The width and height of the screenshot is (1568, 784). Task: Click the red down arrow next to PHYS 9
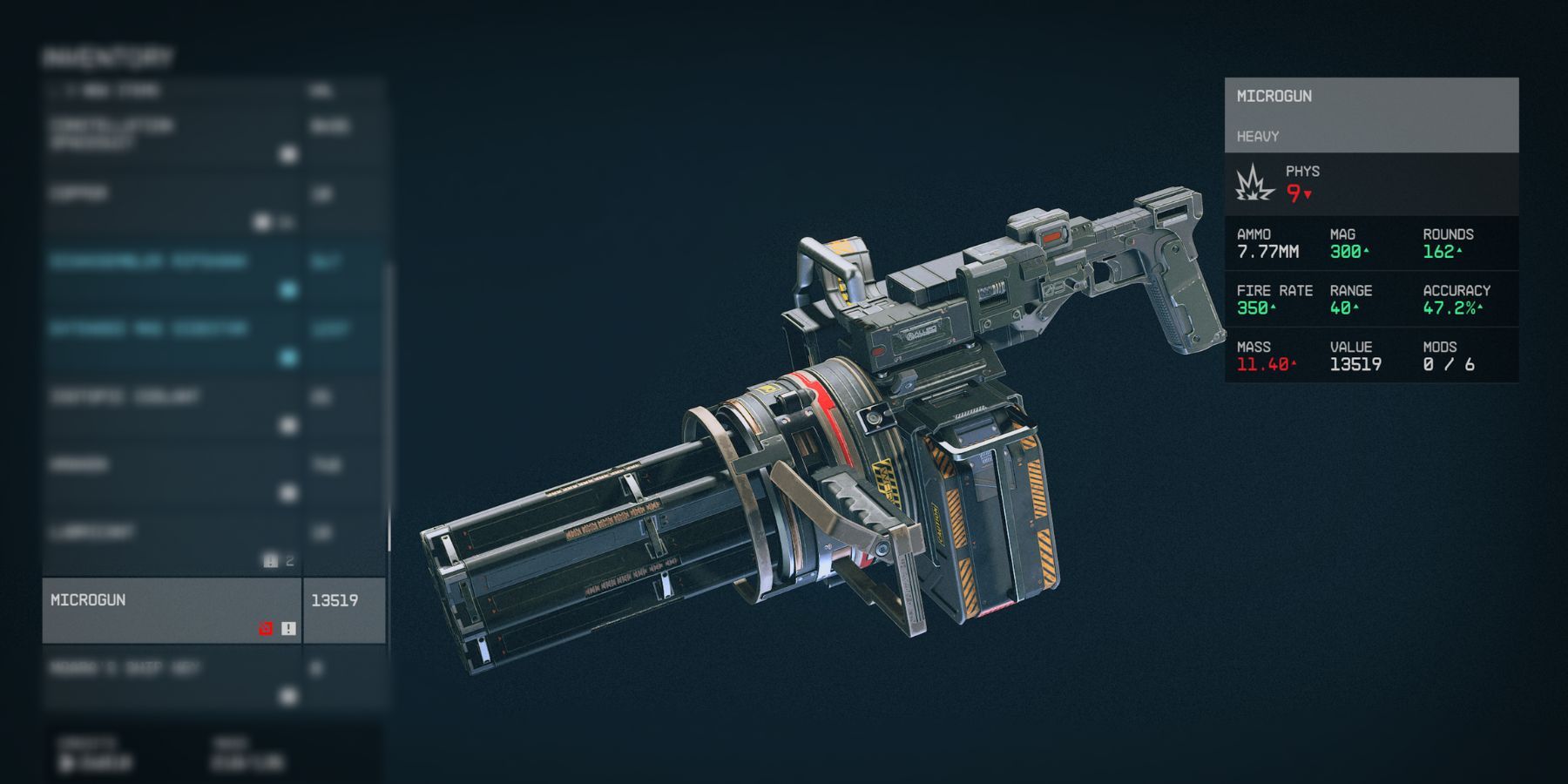click(1307, 194)
